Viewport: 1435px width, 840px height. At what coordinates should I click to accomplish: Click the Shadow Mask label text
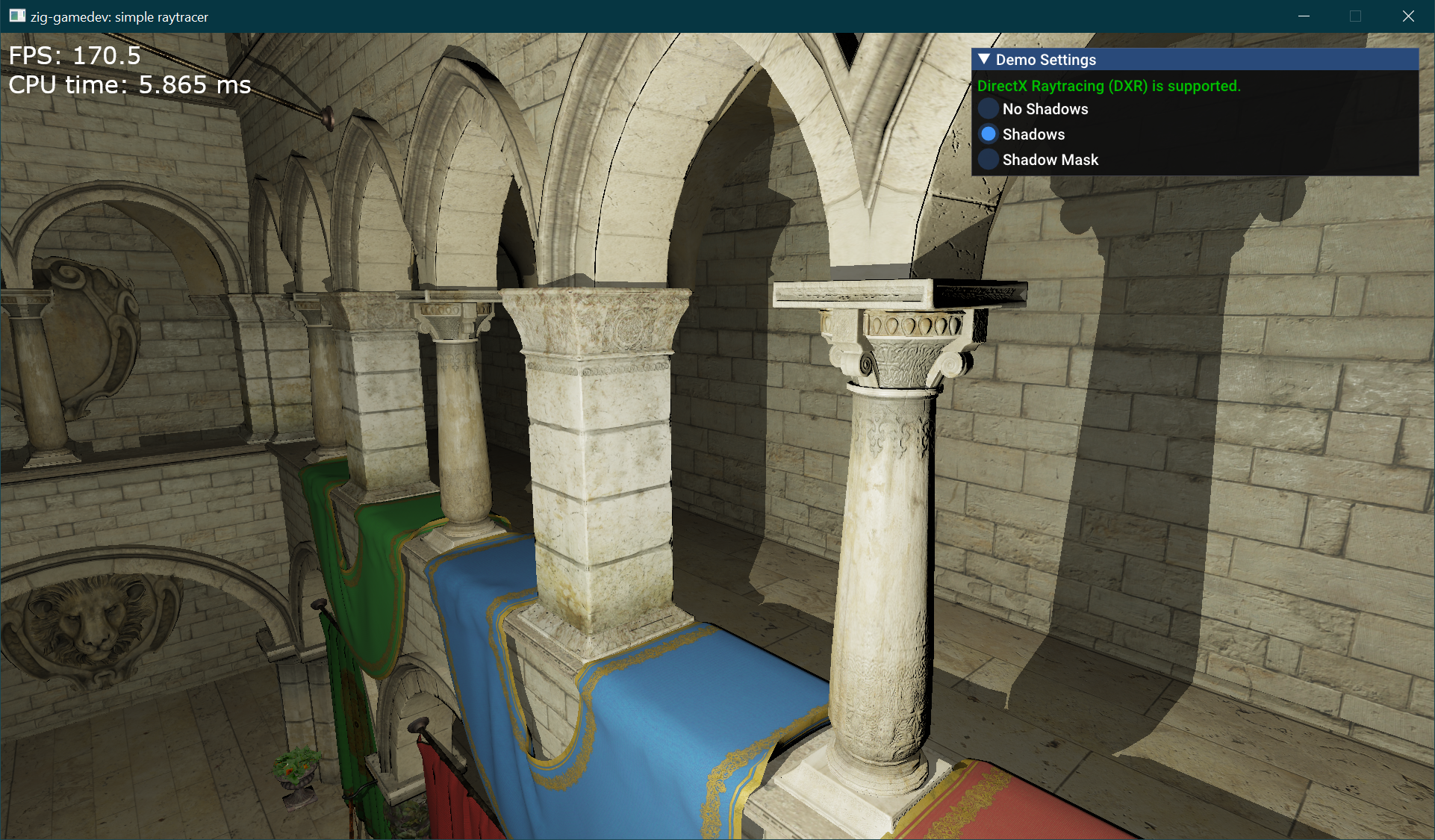(1050, 160)
